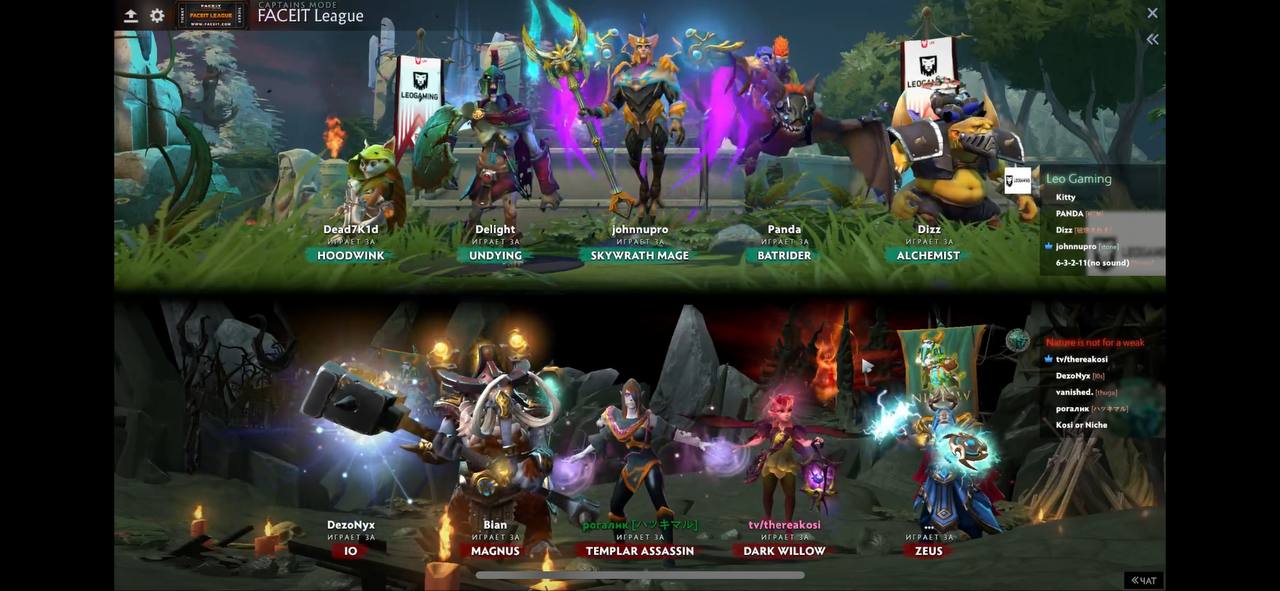Select the Templar Assassin hero label
This screenshot has height=591, width=1280.
tap(640, 551)
